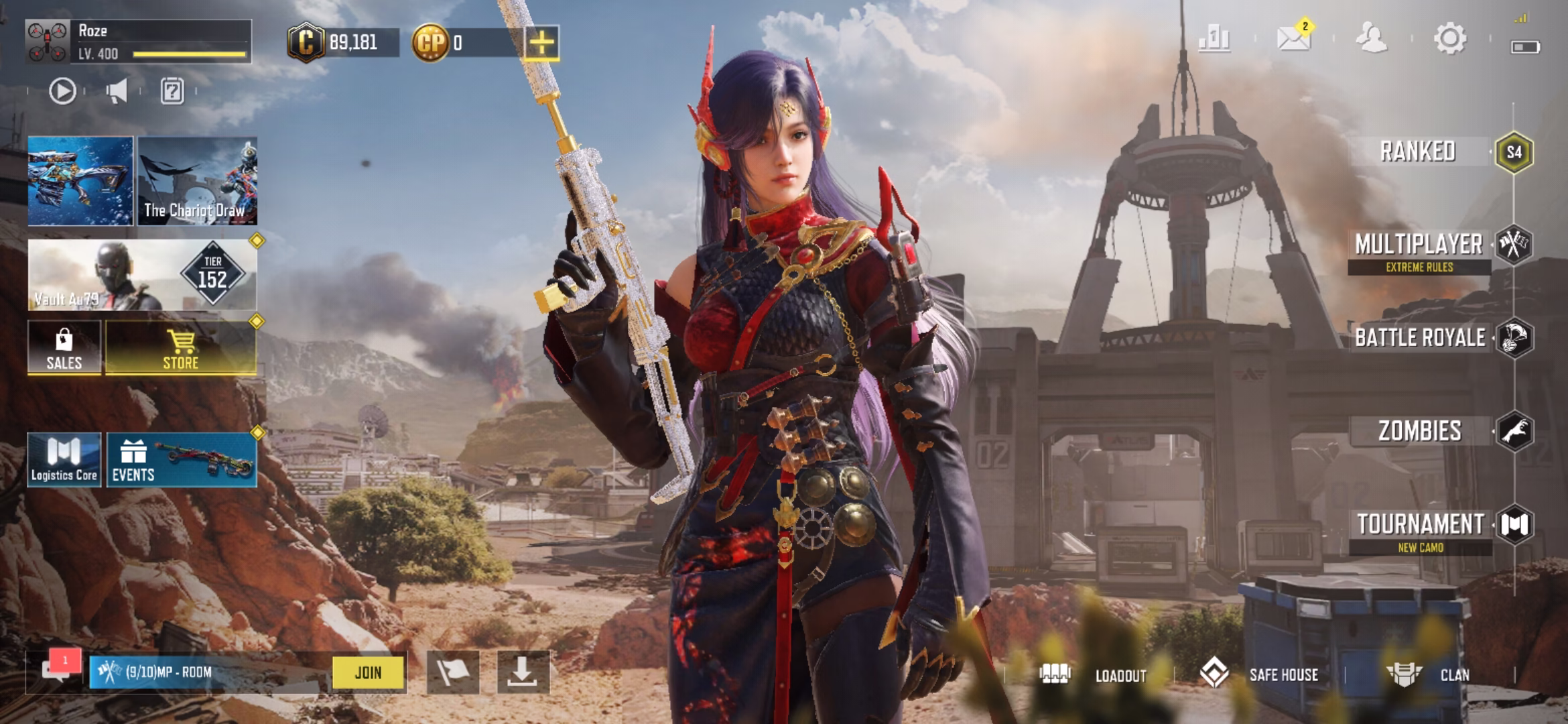View the leaderboard podium icon
Viewport: 1568px width, 724px height.
tap(1214, 38)
